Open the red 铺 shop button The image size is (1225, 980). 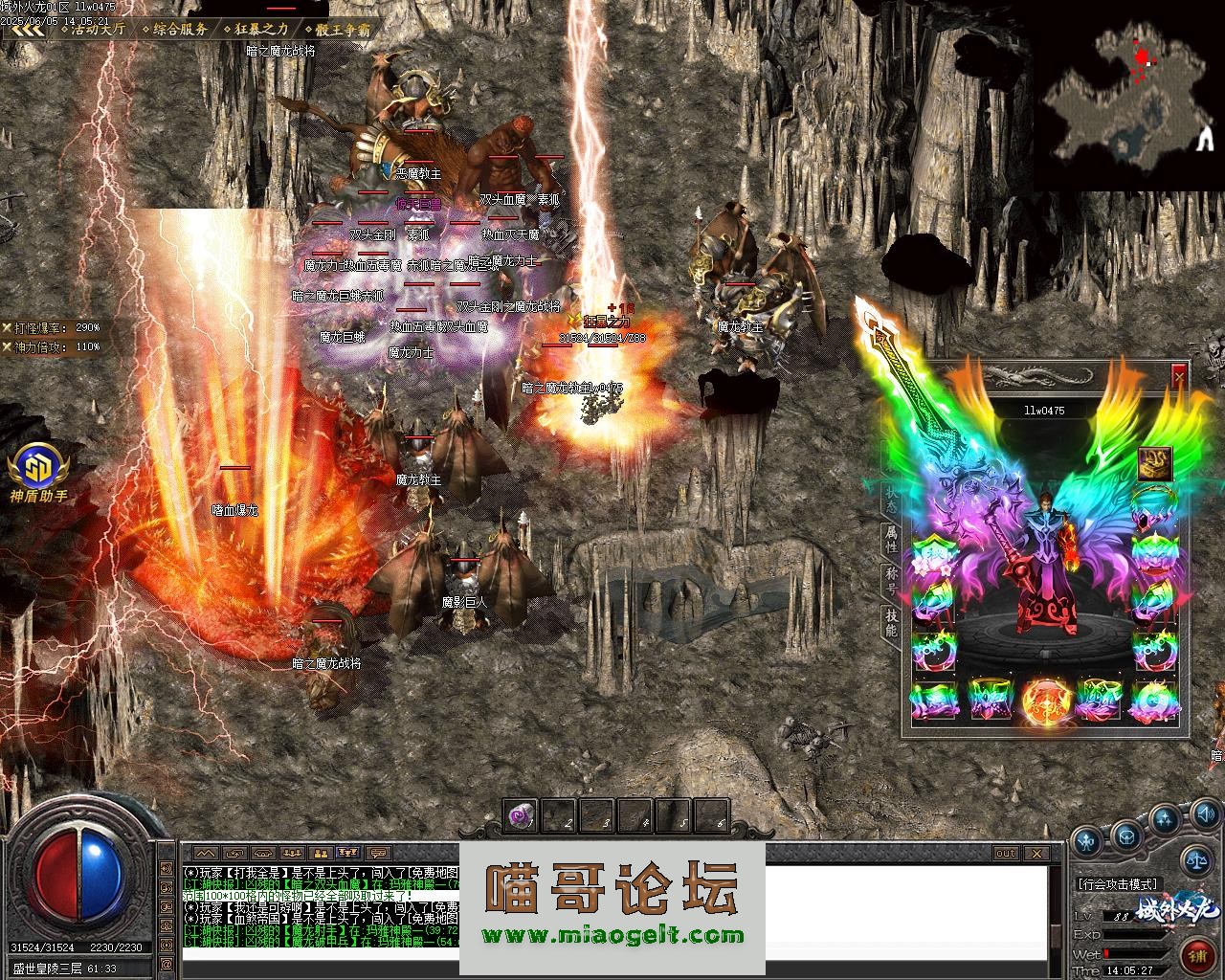pyautogui.click(x=1197, y=956)
